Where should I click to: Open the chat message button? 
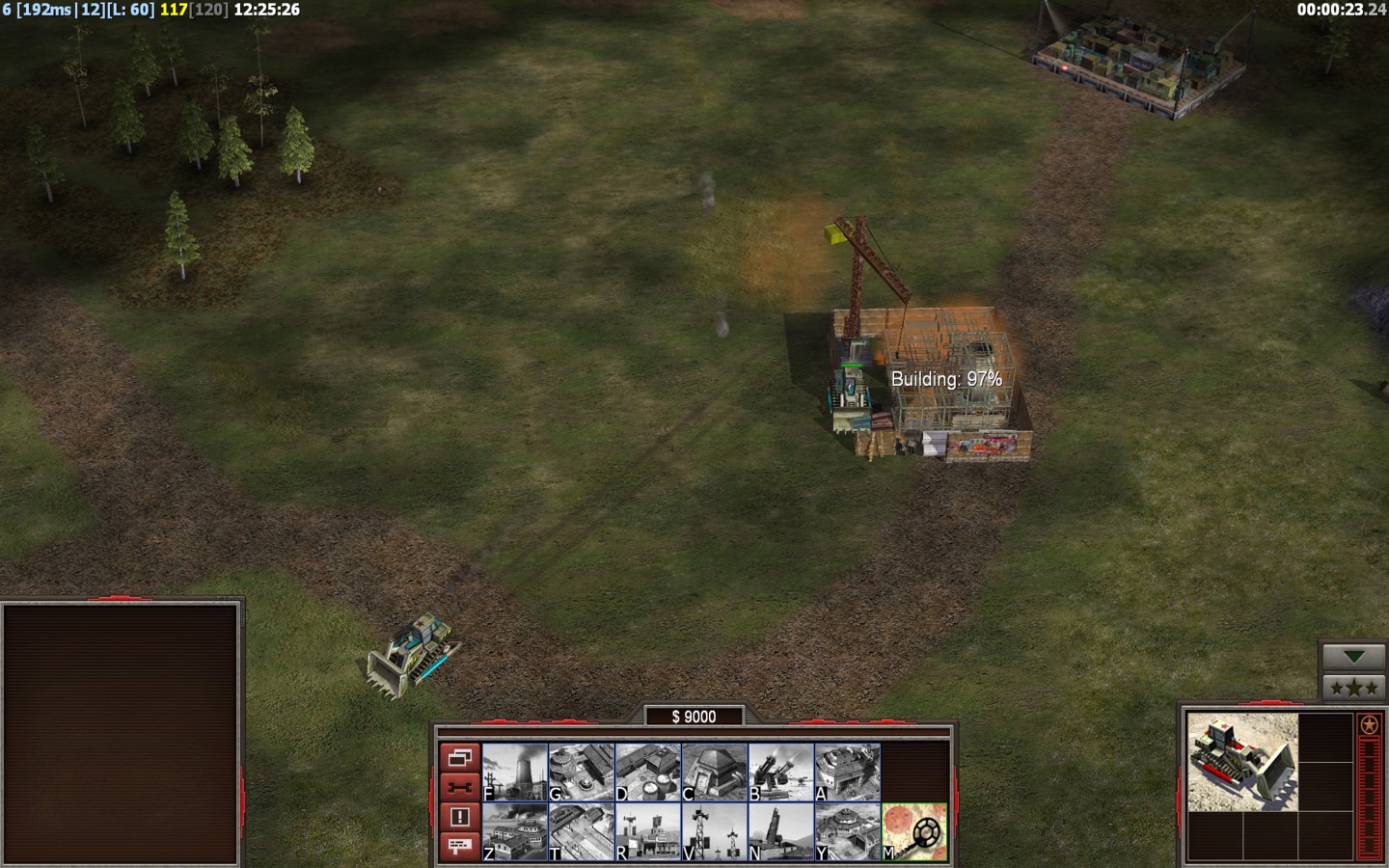tap(459, 846)
